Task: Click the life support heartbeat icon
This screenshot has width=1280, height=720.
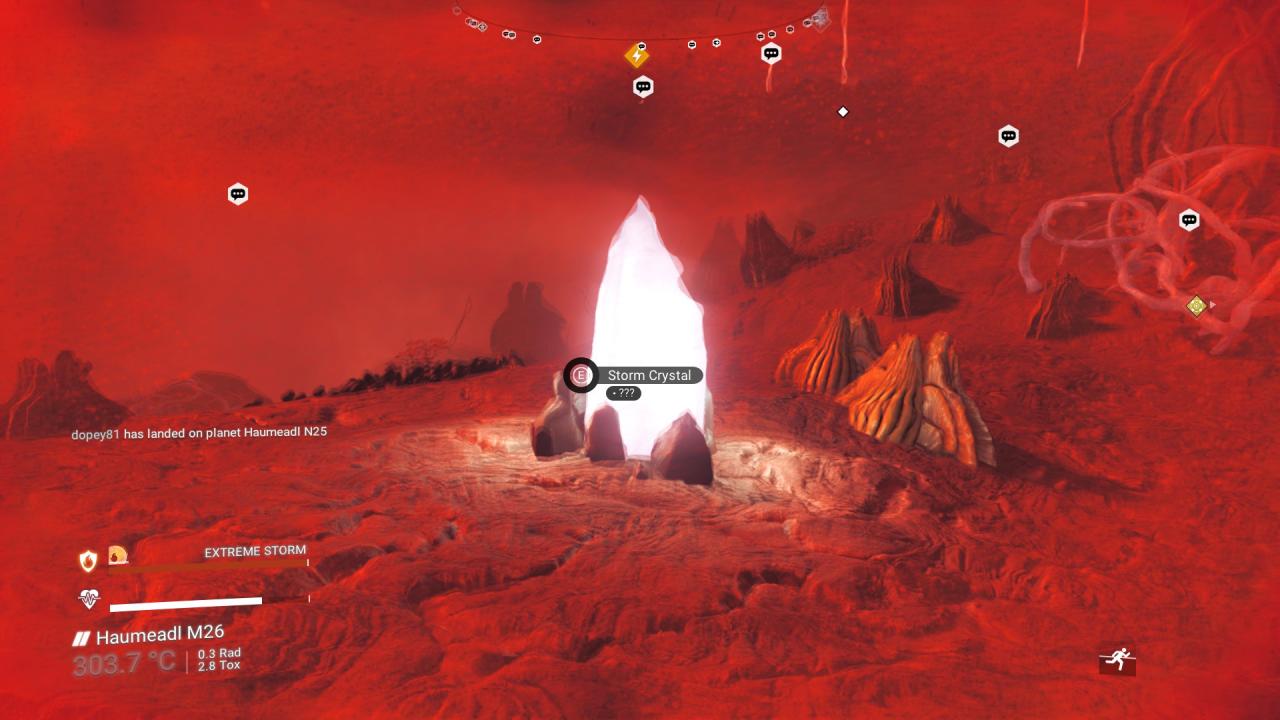Action: click(x=89, y=599)
